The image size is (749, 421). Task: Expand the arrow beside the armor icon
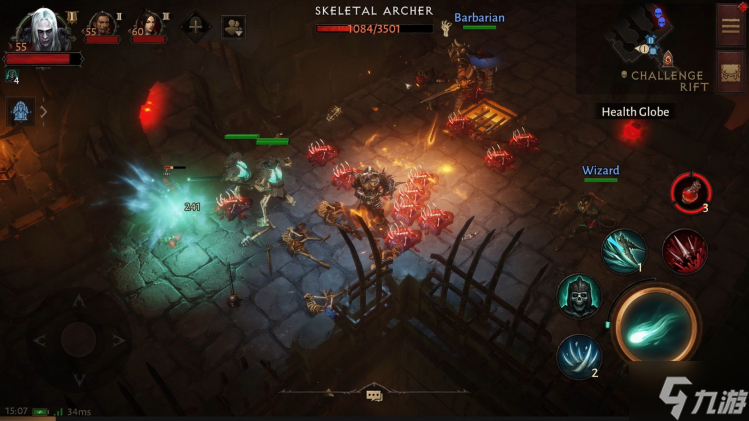pos(43,112)
